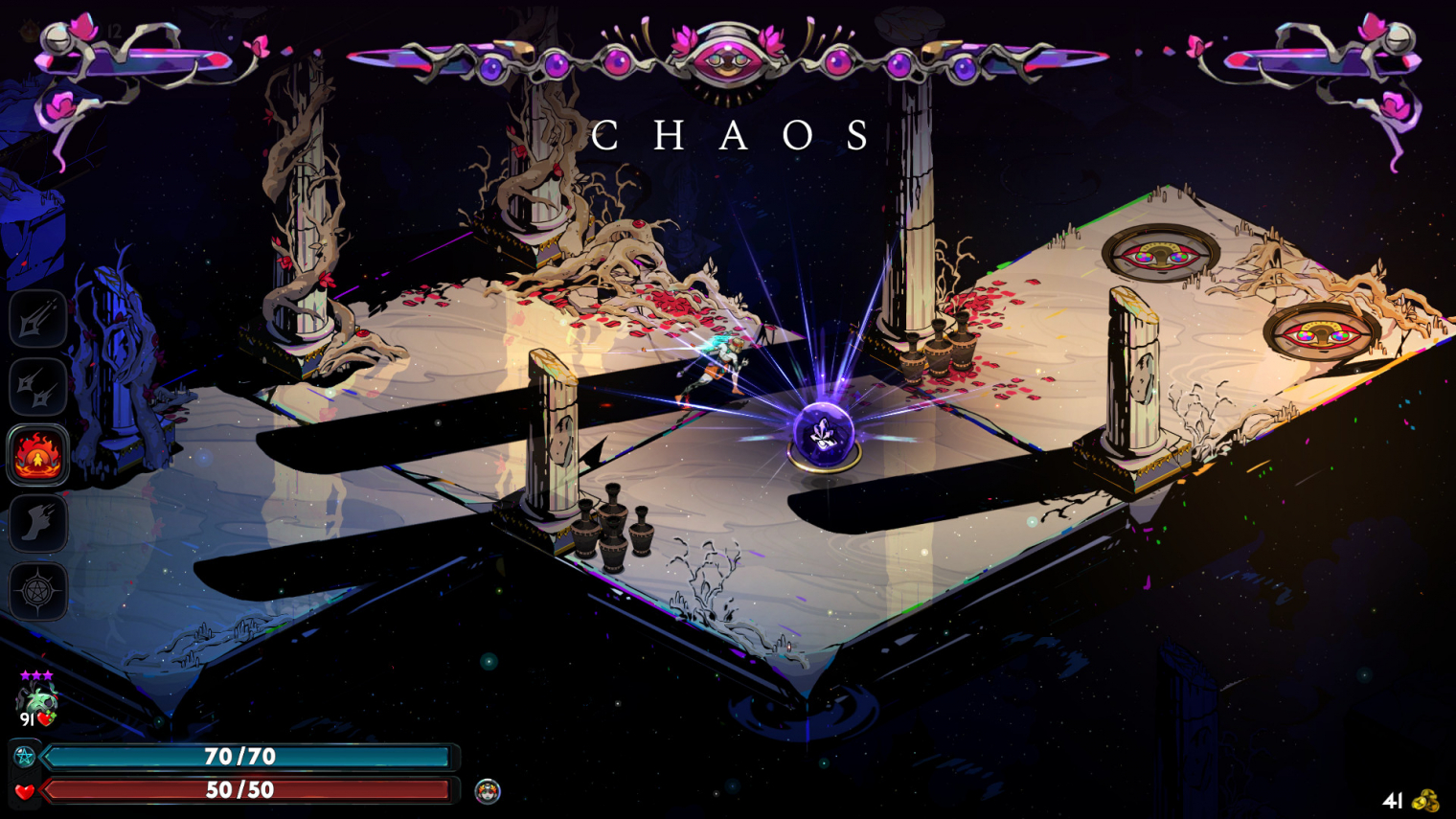Viewport: 1456px width, 819px height.
Task: Inspect the three-star keepsake icon showing 91
Action: [x=36, y=702]
